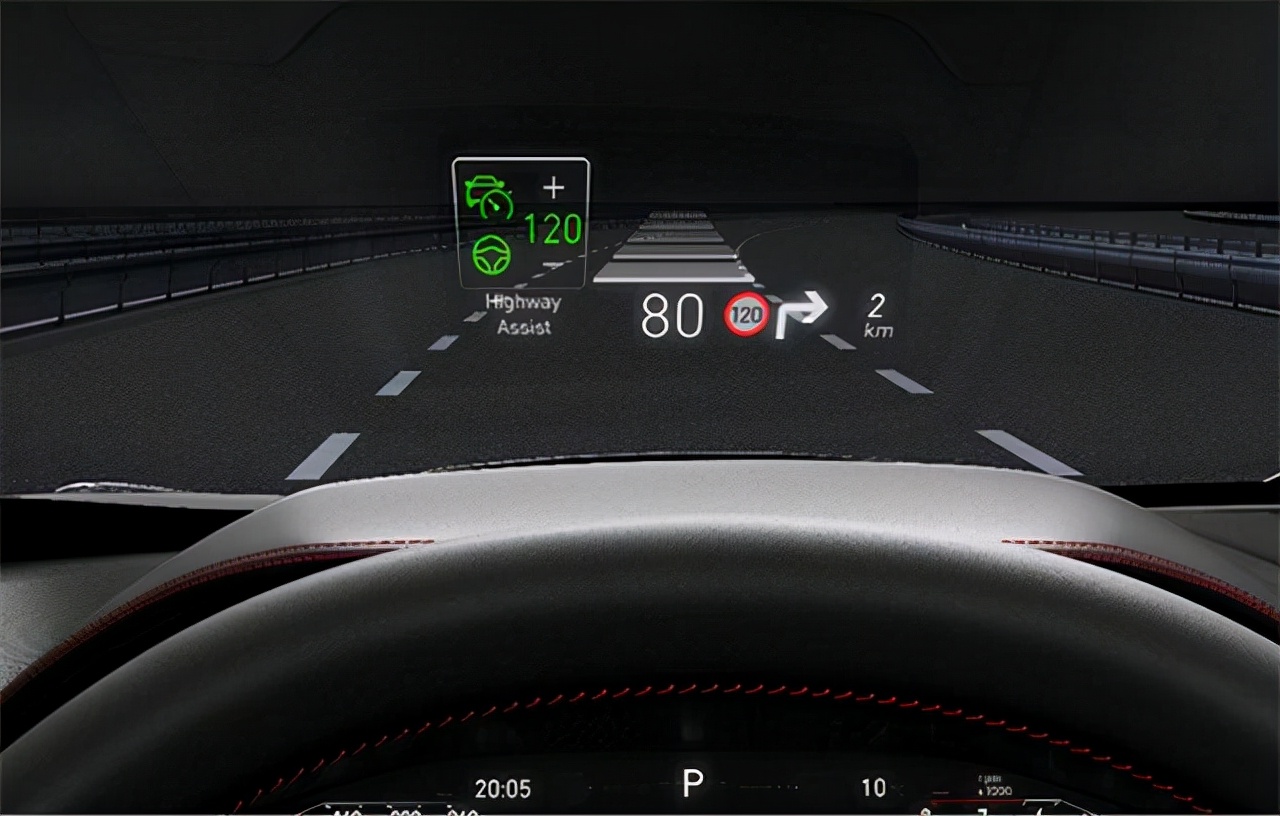The image size is (1280, 816).
Task: Click the red 120 speed limit sign
Action: tap(746, 314)
